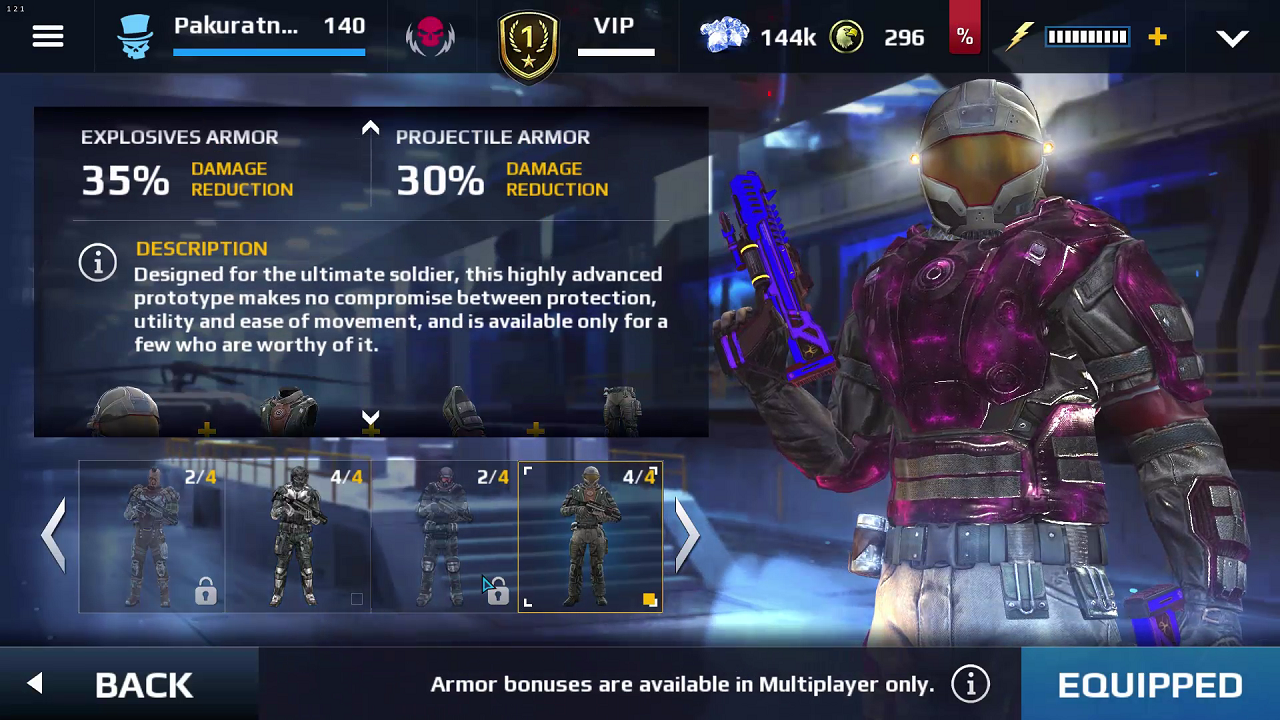Open the VIP rank badge

[x=528, y=44]
